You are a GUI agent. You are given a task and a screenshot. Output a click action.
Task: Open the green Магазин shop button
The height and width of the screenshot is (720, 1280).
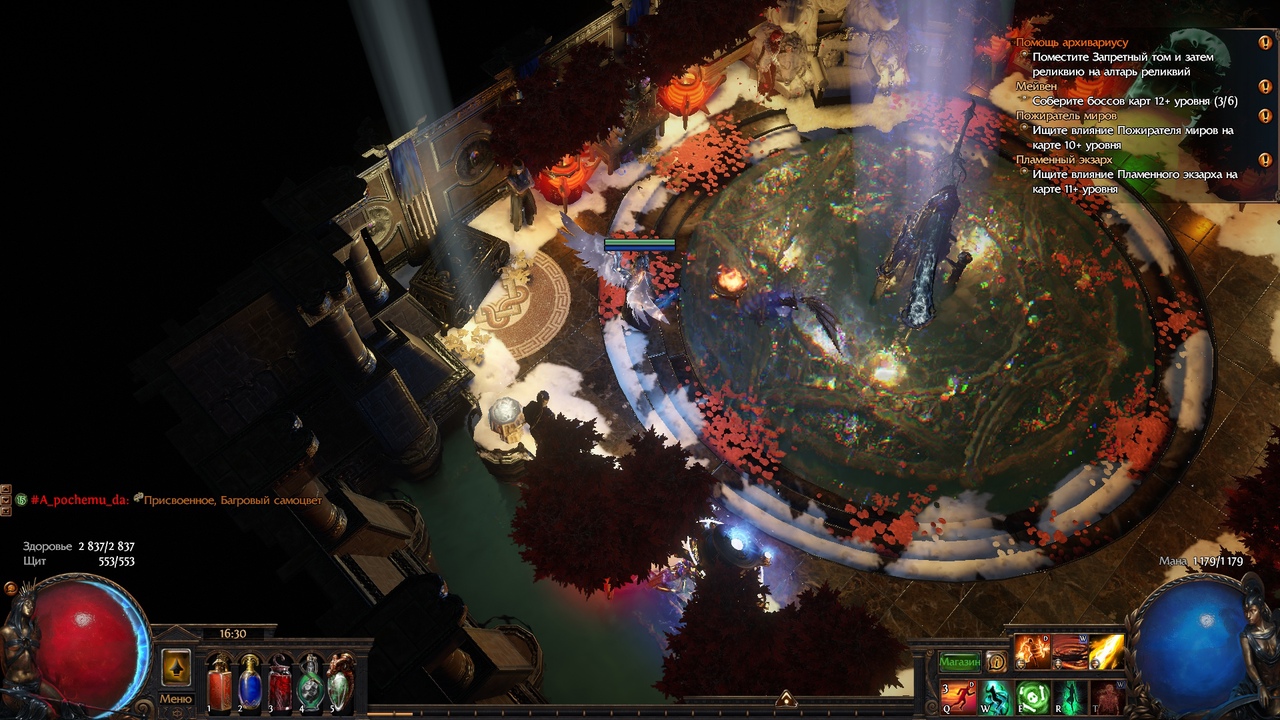(959, 662)
